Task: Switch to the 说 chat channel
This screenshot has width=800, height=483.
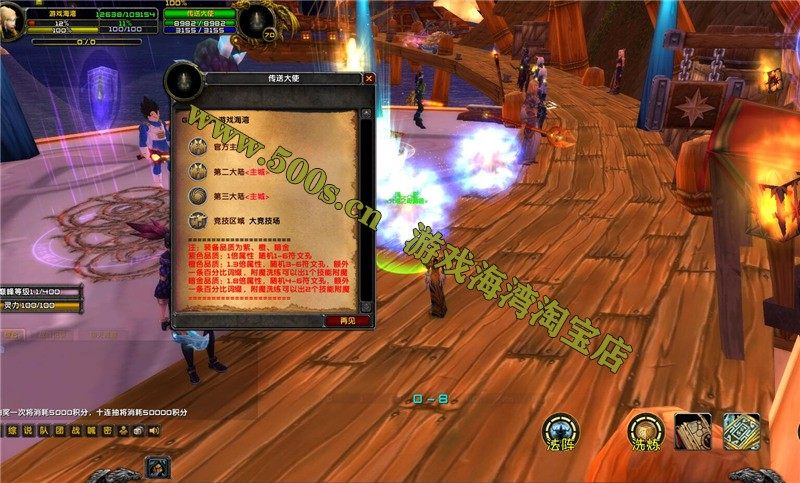Action: (x=28, y=430)
